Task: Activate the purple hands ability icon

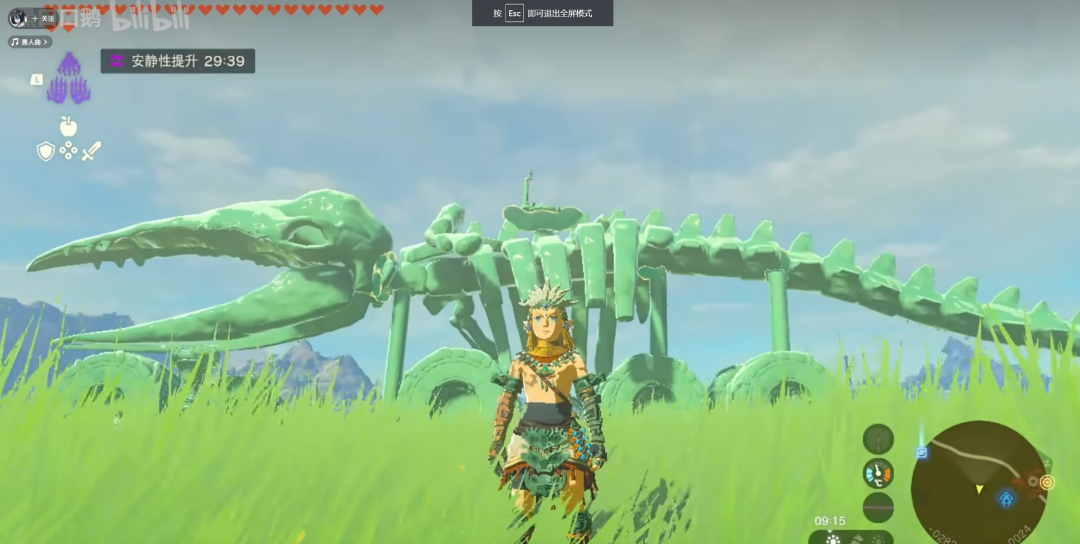Action: coord(69,79)
